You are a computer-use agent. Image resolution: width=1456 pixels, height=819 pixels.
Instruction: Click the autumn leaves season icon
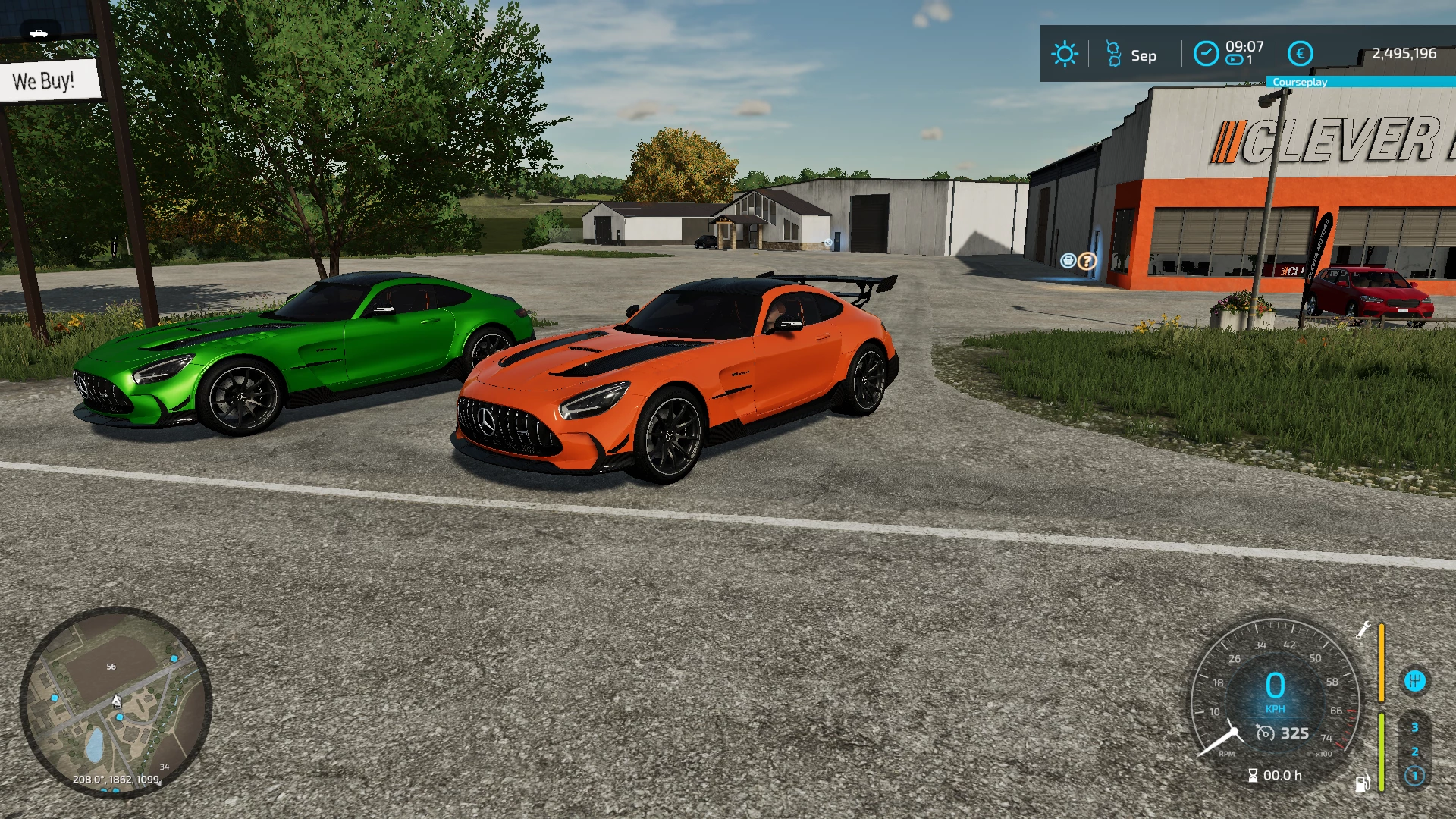(1113, 54)
